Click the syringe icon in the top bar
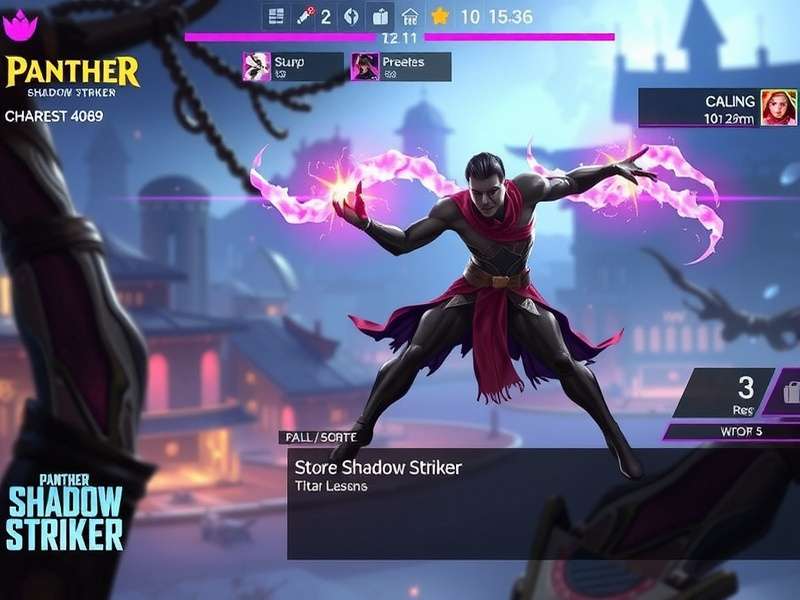This screenshot has width=800, height=600. coord(305,16)
